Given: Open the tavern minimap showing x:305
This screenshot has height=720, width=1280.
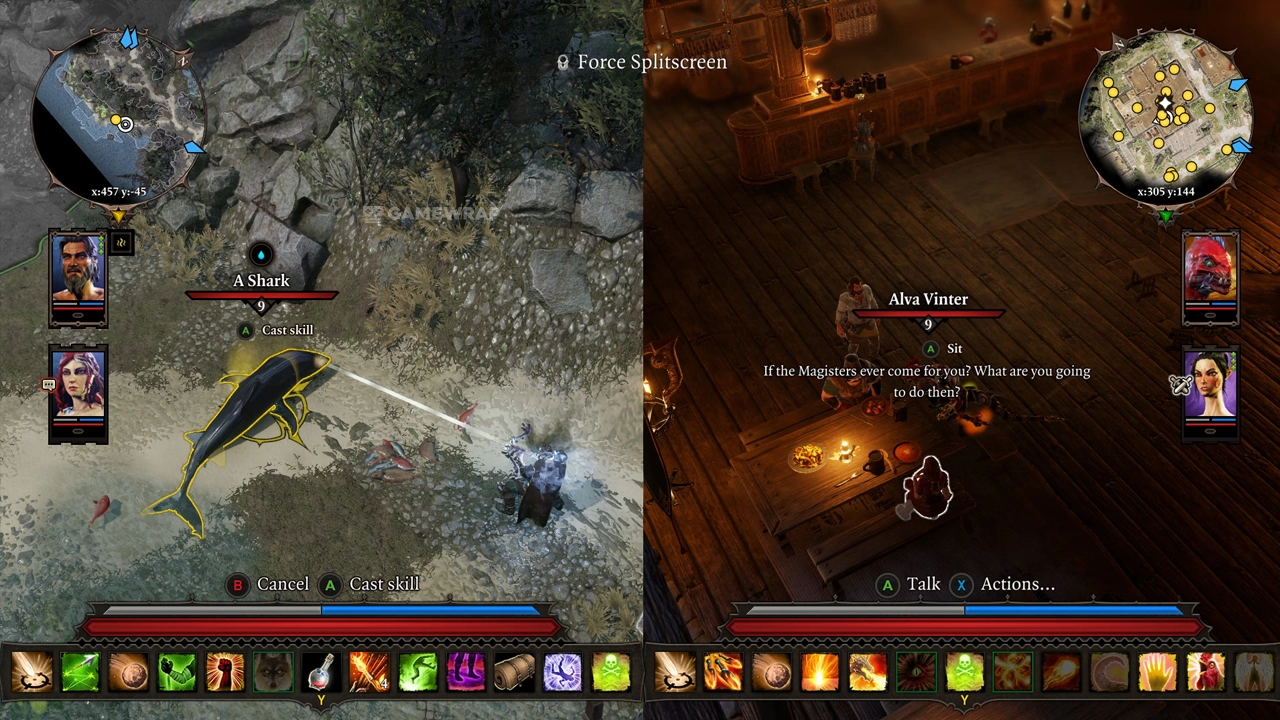Looking at the screenshot, I should coord(1166,117).
